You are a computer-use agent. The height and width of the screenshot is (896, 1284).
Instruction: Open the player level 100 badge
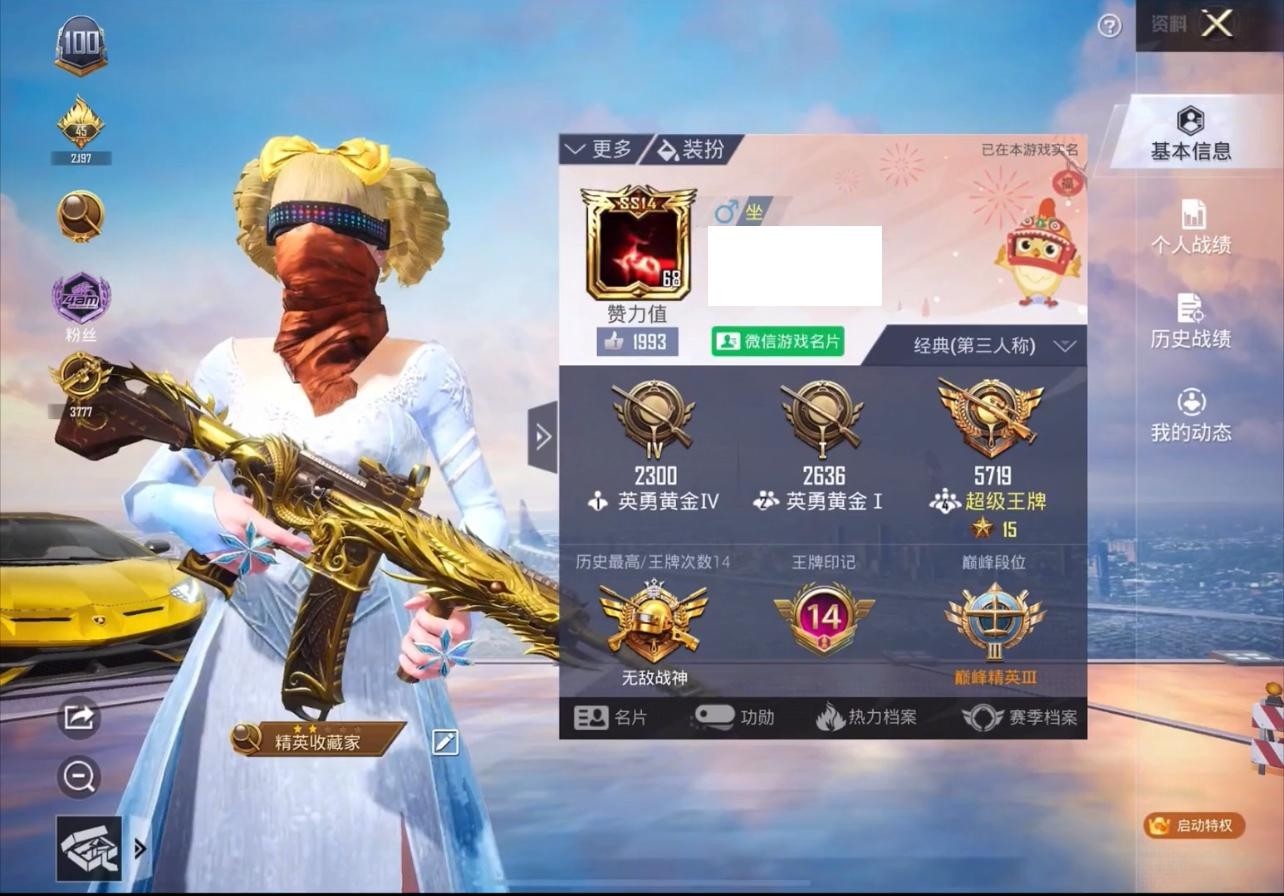(x=79, y=44)
